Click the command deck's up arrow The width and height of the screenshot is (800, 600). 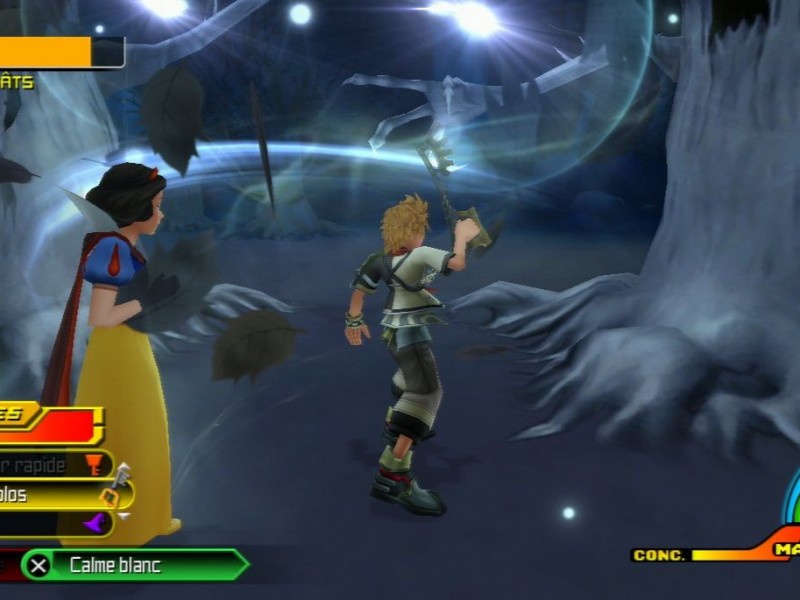(123, 468)
